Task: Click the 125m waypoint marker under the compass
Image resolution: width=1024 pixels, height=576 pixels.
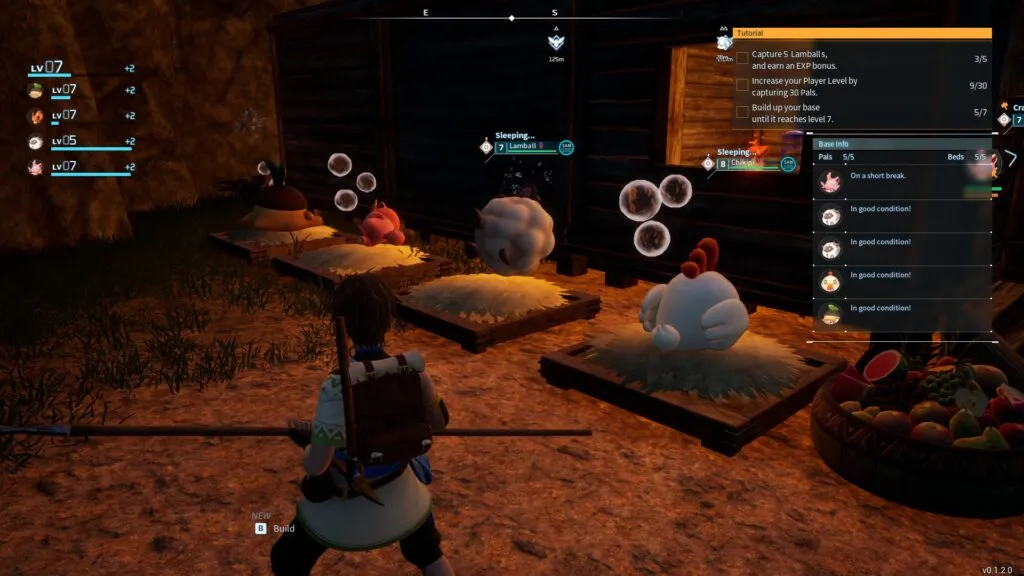Action: coord(557,43)
